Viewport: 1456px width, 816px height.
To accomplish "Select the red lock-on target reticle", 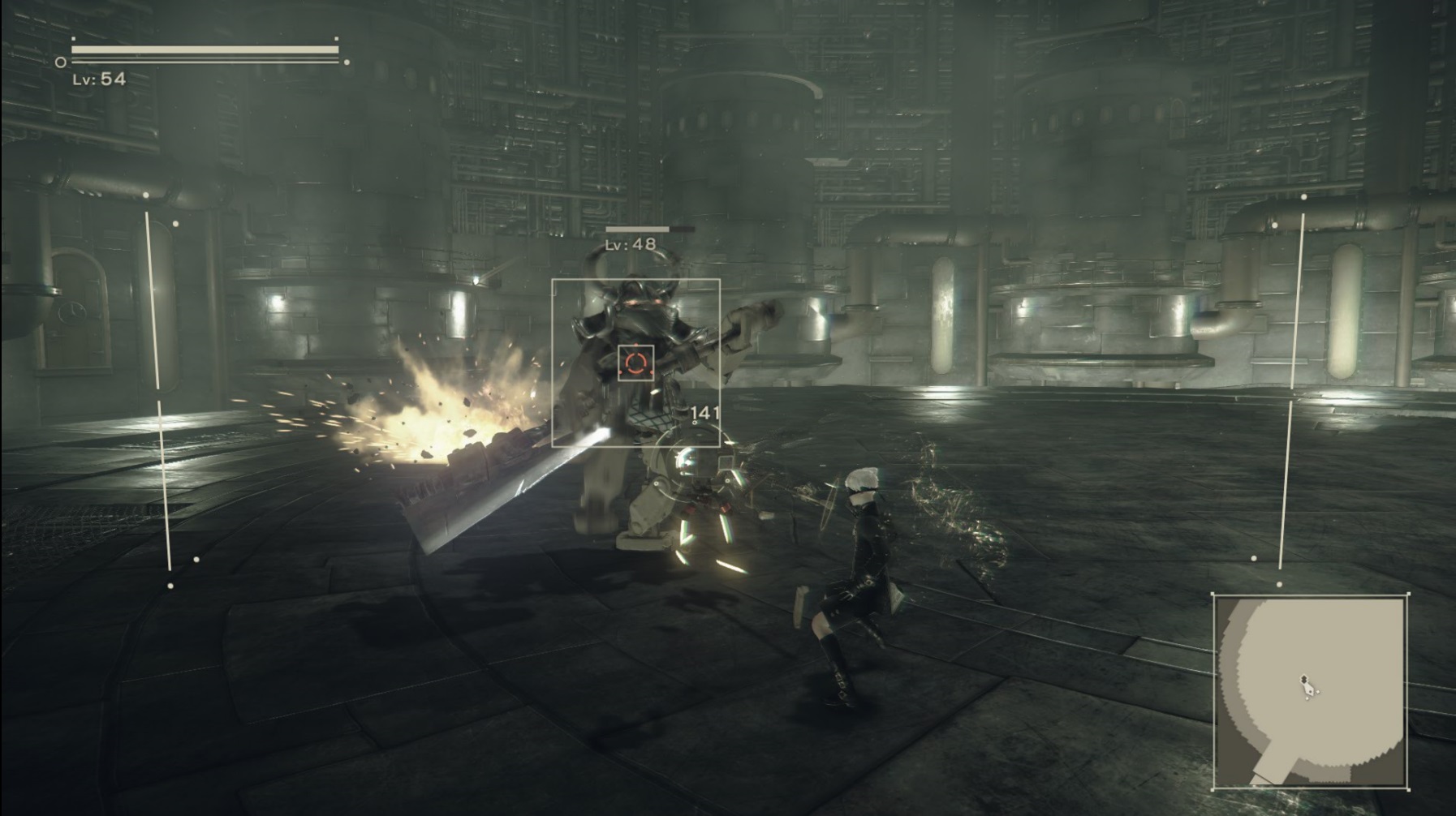I will 635,363.
